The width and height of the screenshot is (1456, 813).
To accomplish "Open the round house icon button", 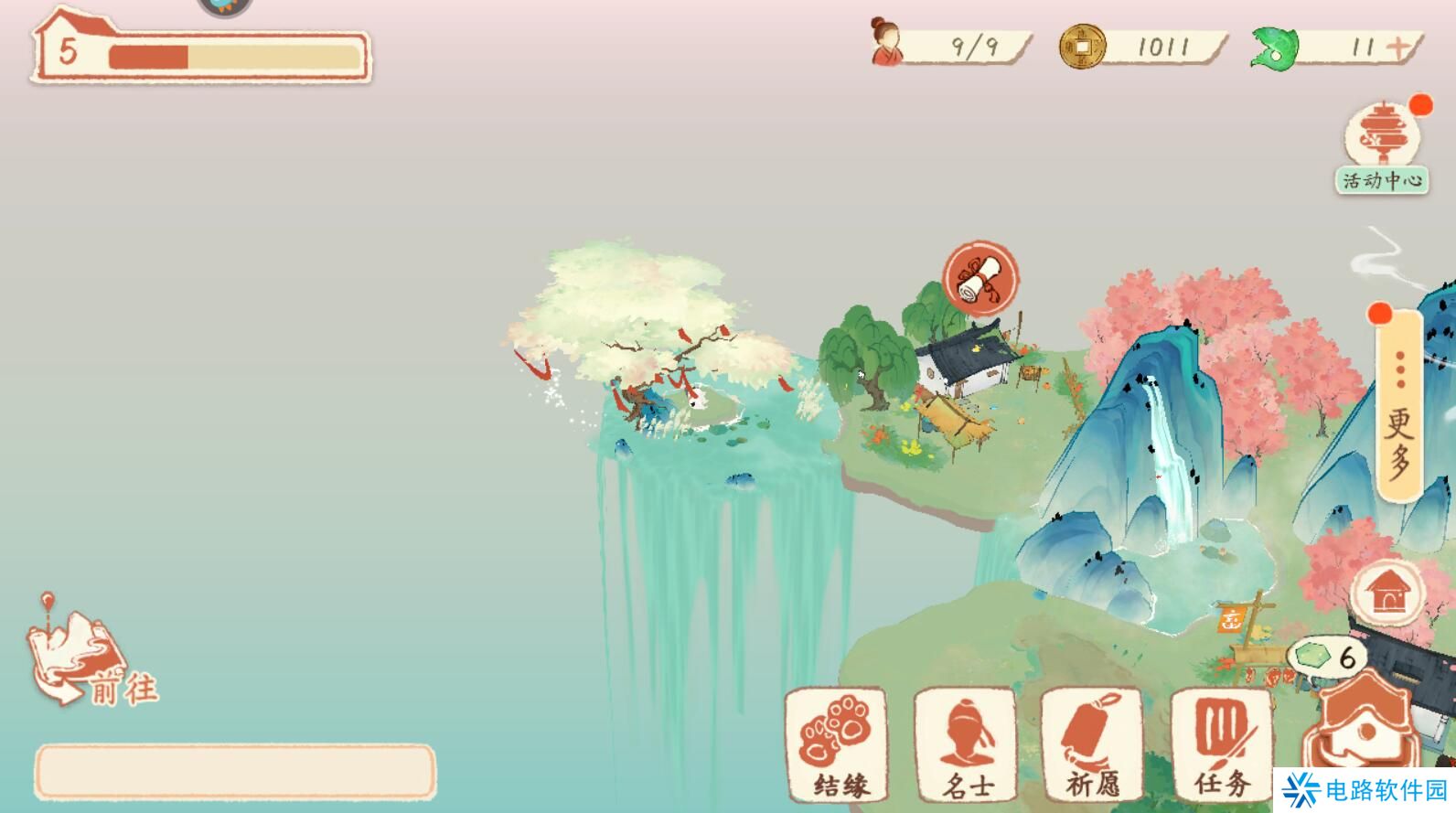I will [1388, 594].
